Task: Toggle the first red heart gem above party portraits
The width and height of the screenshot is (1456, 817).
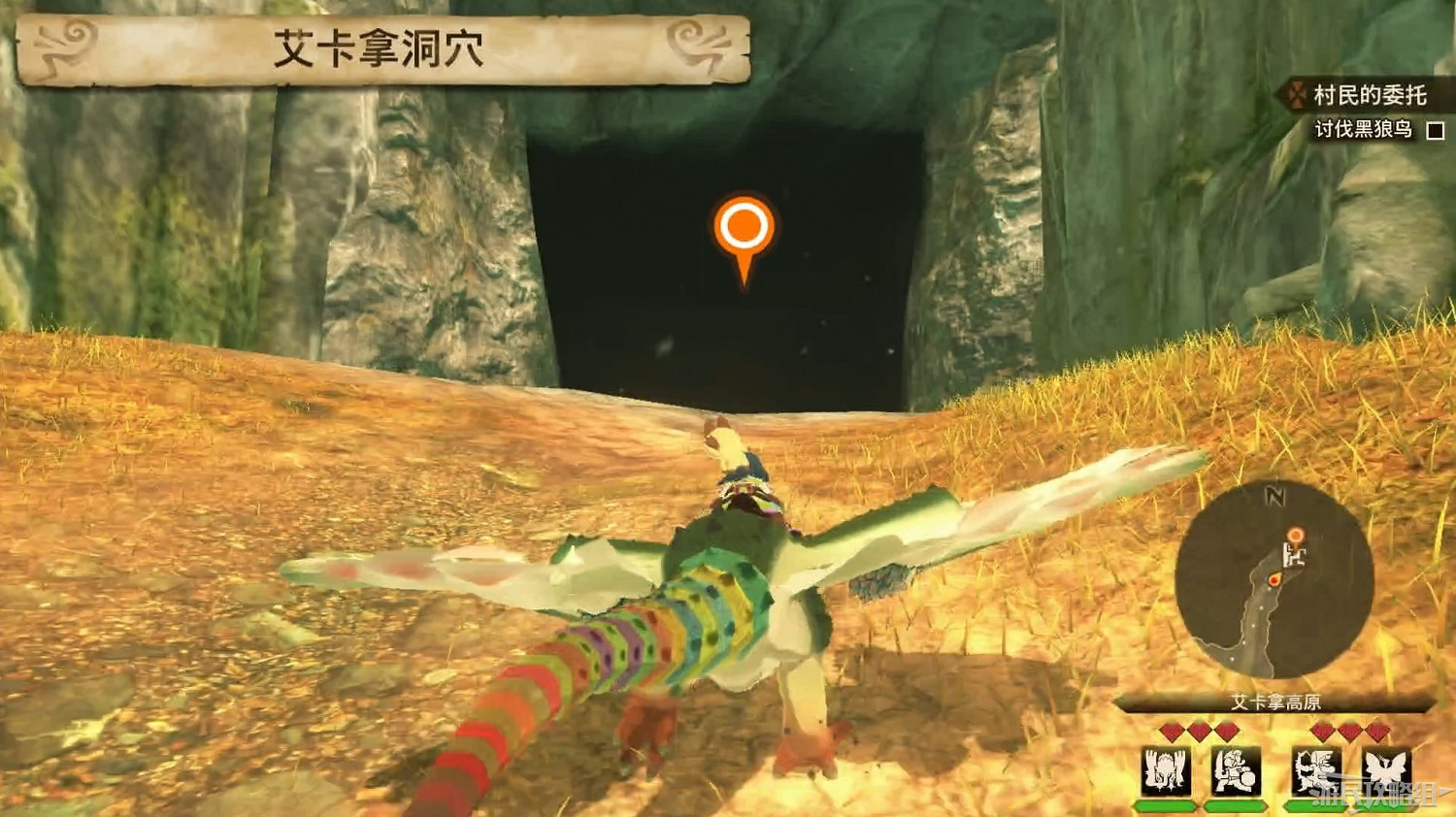Action: pyautogui.click(x=1171, y=729)
